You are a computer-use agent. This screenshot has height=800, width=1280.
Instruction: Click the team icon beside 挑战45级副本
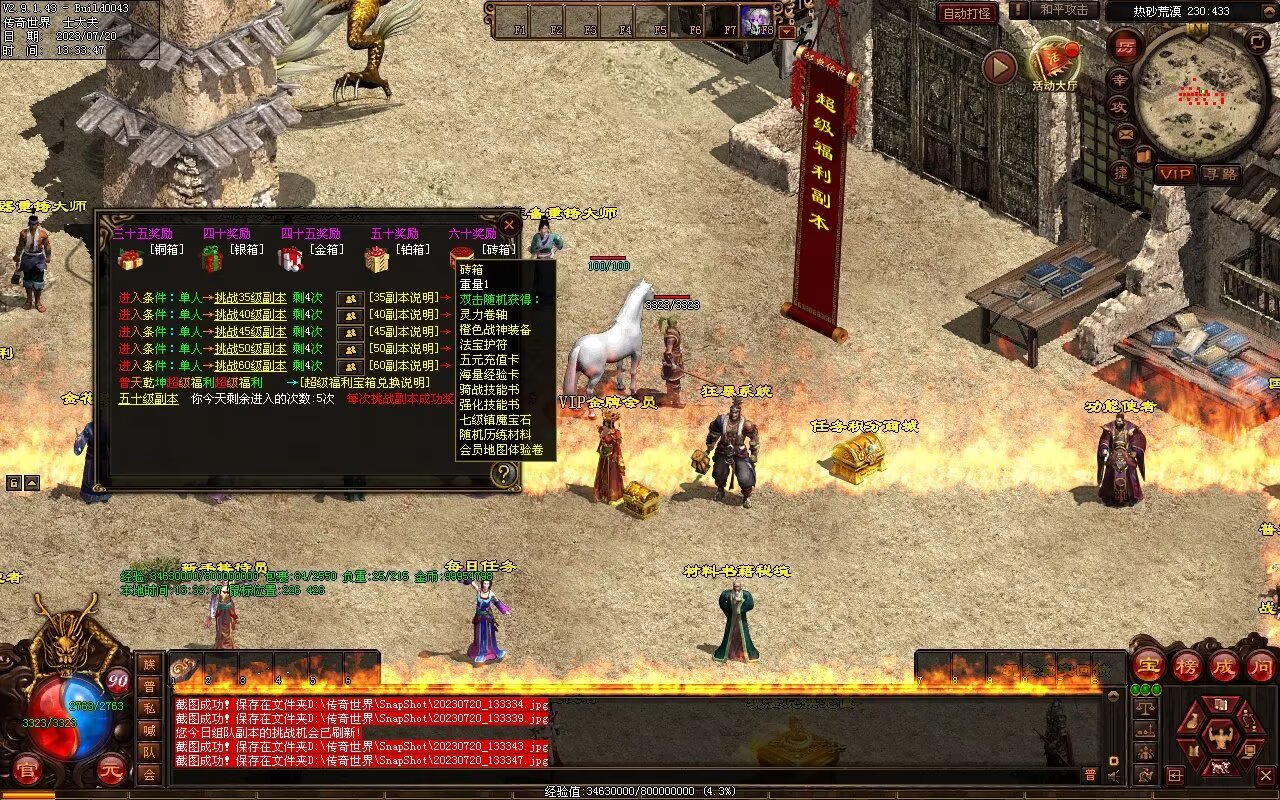tap(350, 332)
